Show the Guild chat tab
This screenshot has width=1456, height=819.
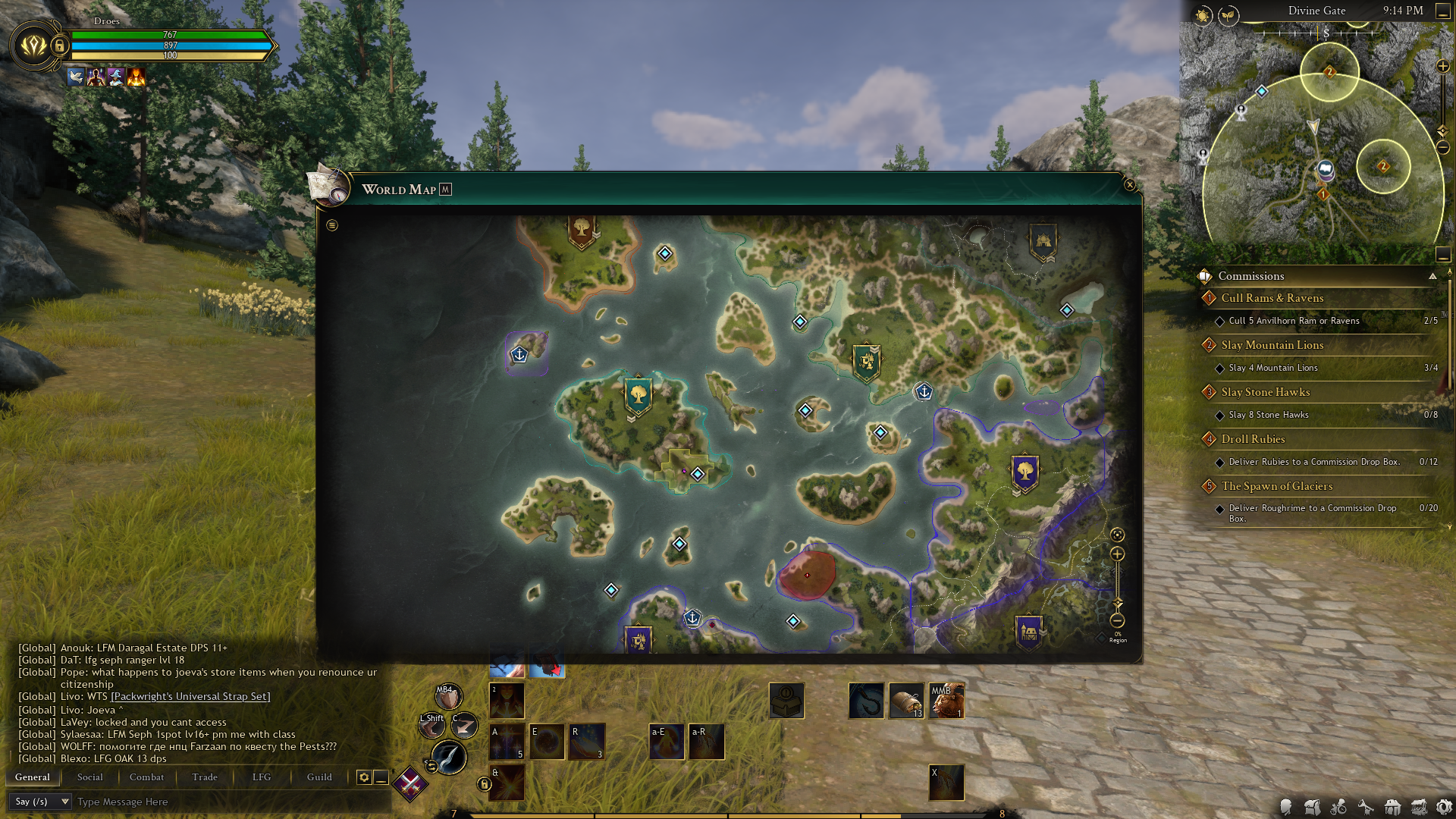tap(319, 777)
